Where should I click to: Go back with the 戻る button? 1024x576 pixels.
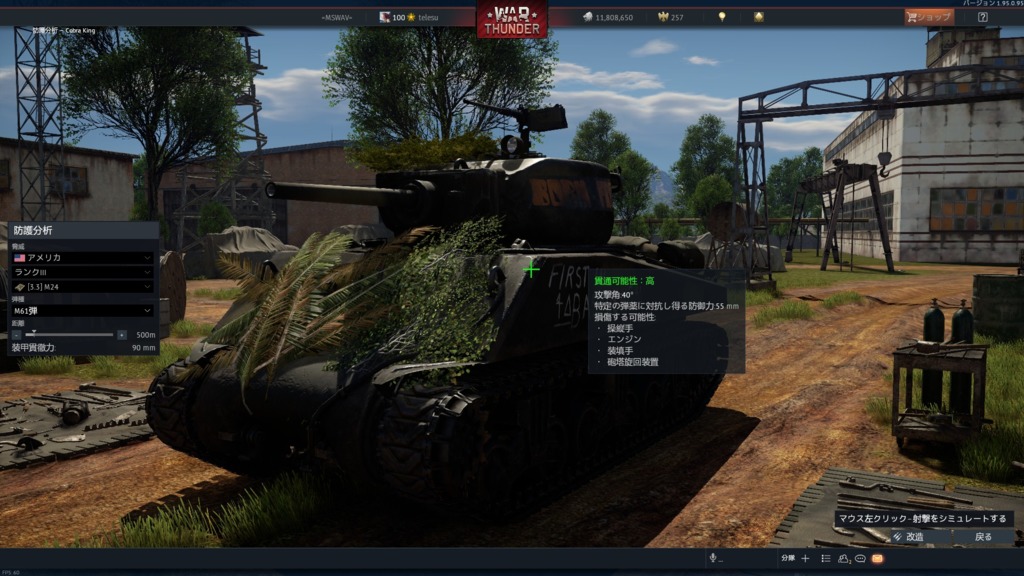(x=983, y=537)
